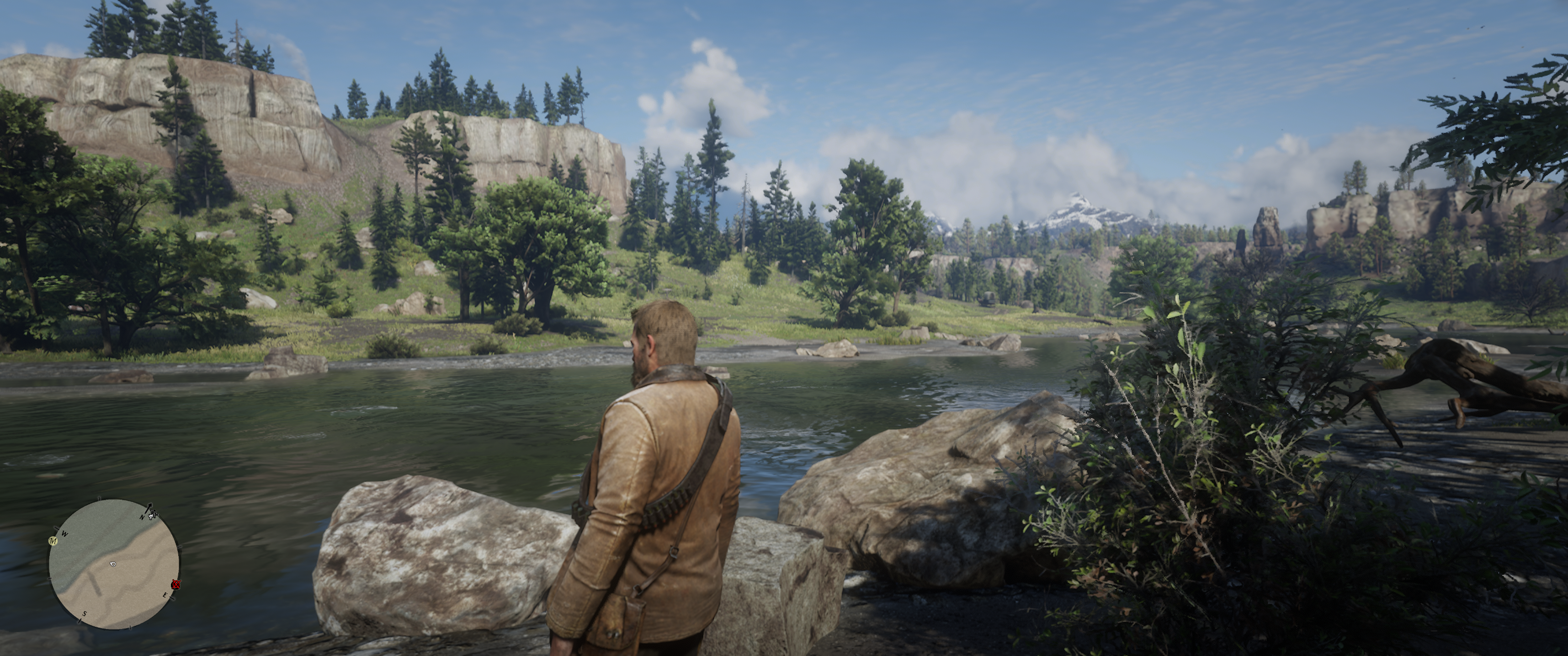Select the yellow M mission marker
Image resolution: width=1568 pixels, height=656 pixels.
53,541
